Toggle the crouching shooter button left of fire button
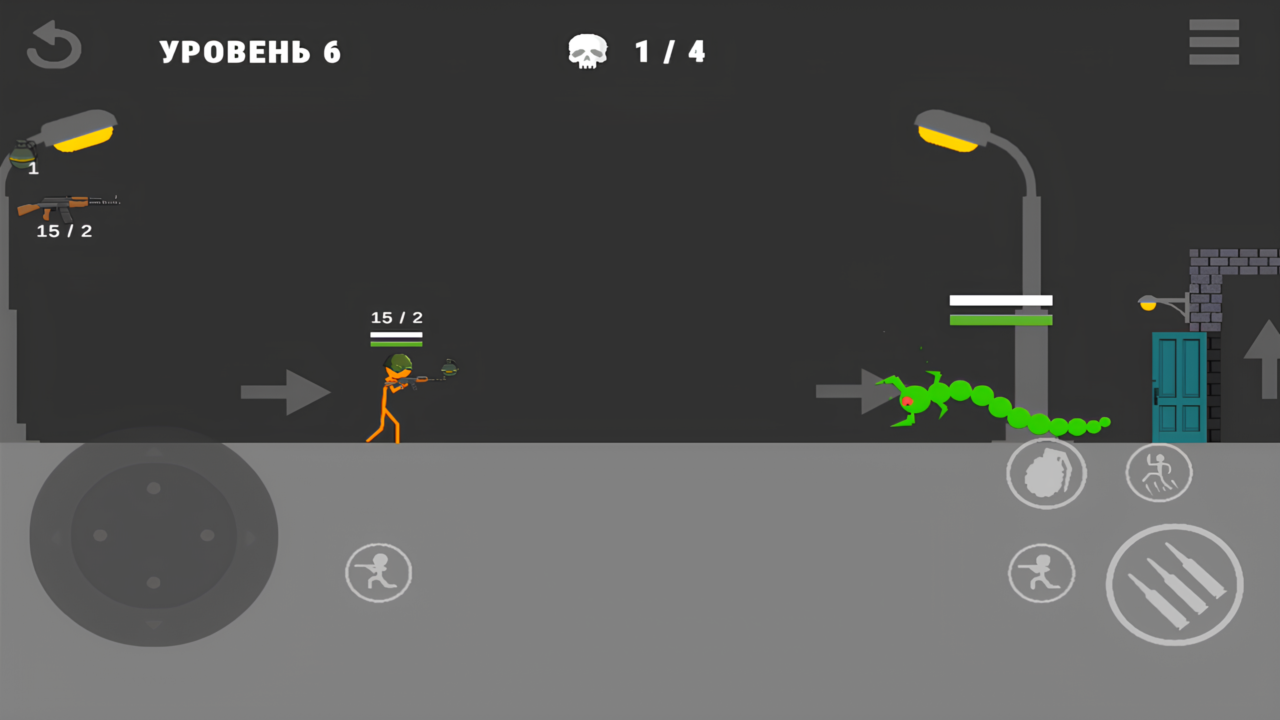The image size is (1280, 720). [x=1041, y=572]
